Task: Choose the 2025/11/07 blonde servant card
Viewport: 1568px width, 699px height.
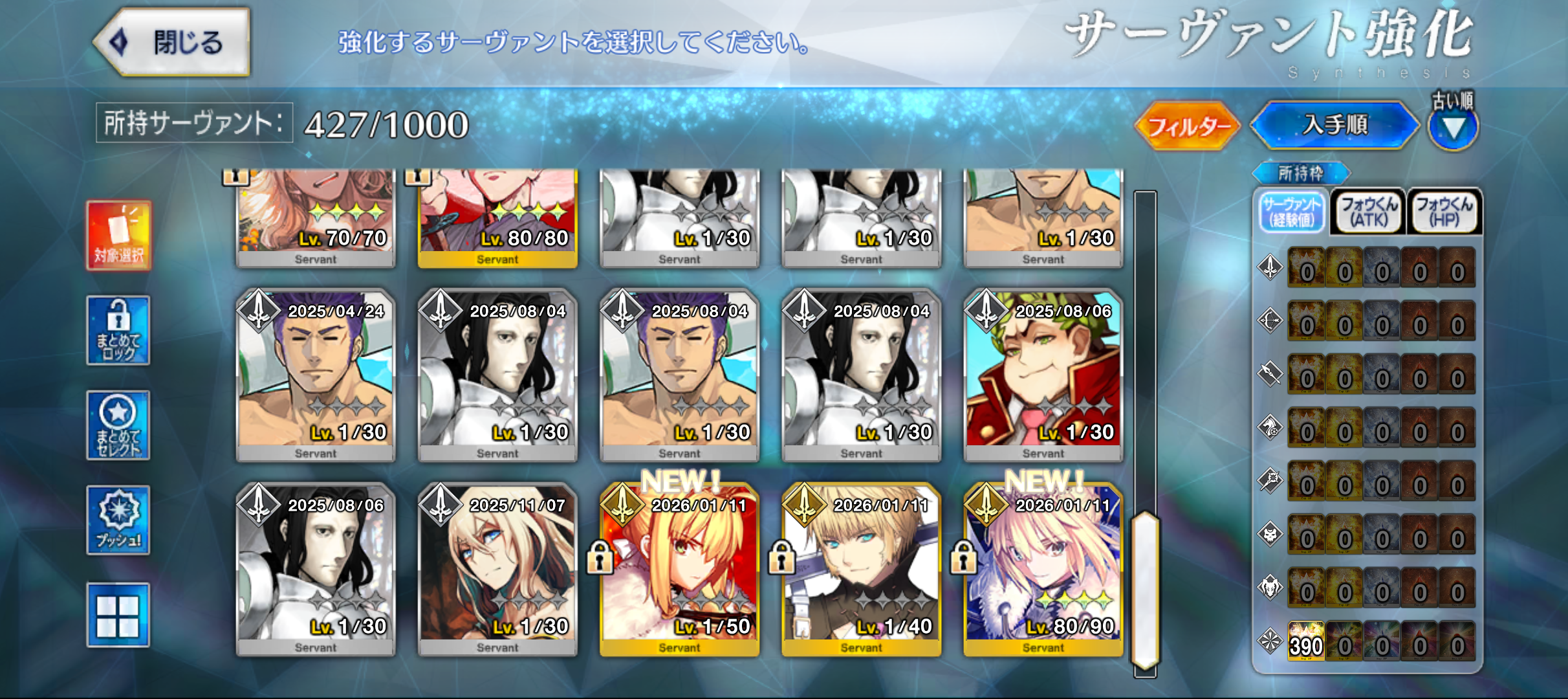Action: click(497, 570)
